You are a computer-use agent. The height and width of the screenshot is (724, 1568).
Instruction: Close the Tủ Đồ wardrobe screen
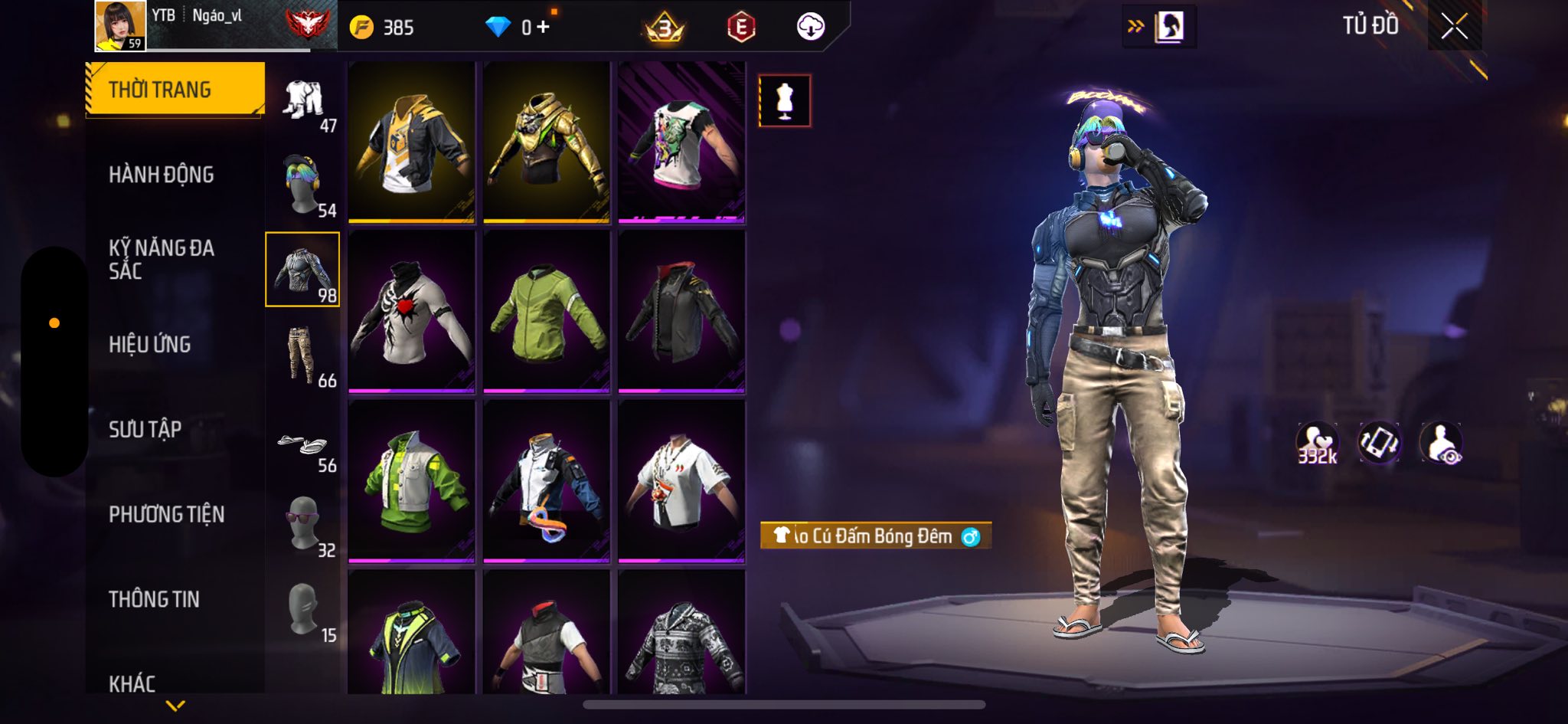[1454, 27]
